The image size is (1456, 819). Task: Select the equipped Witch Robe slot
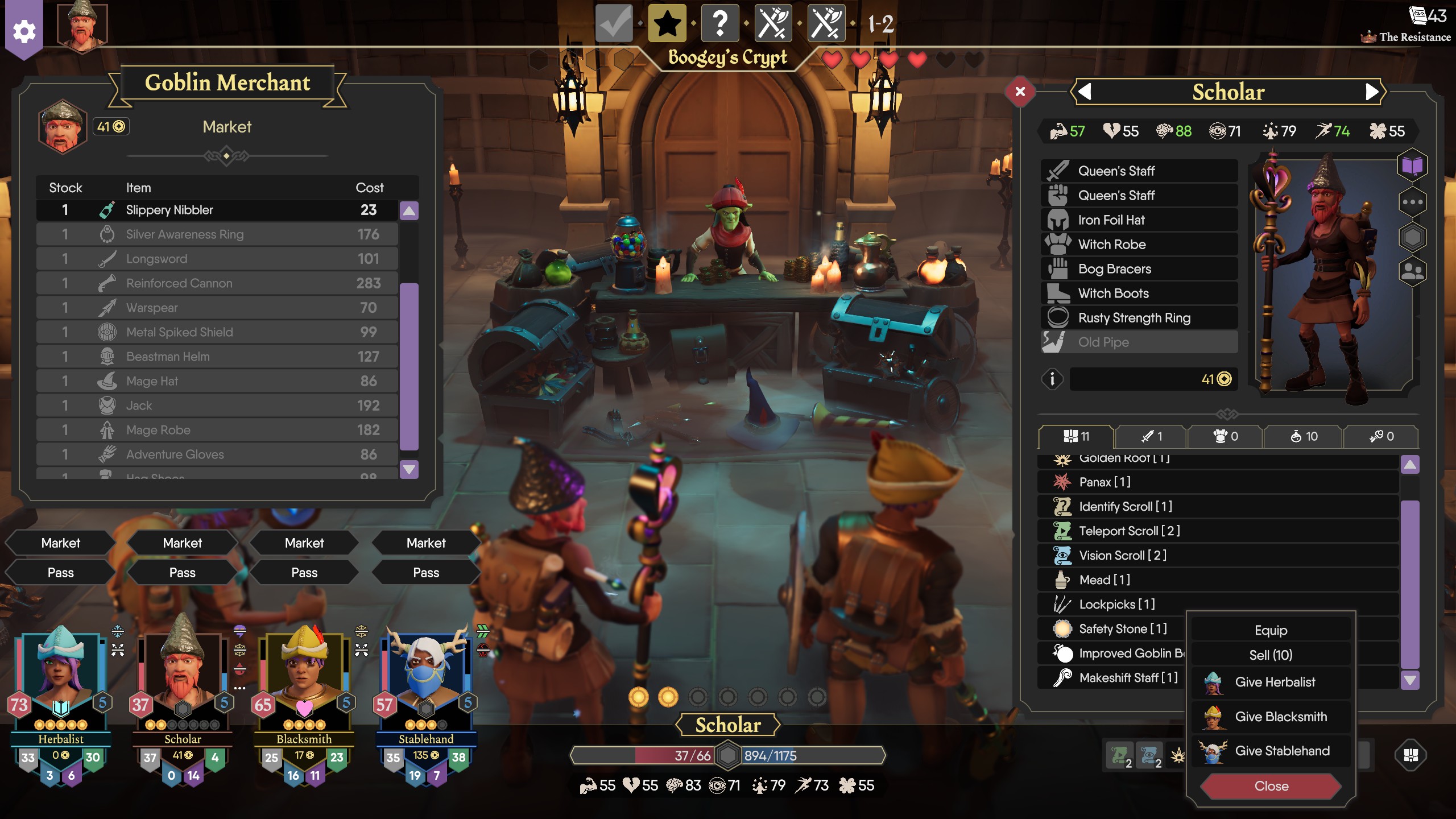point(1139,245)
